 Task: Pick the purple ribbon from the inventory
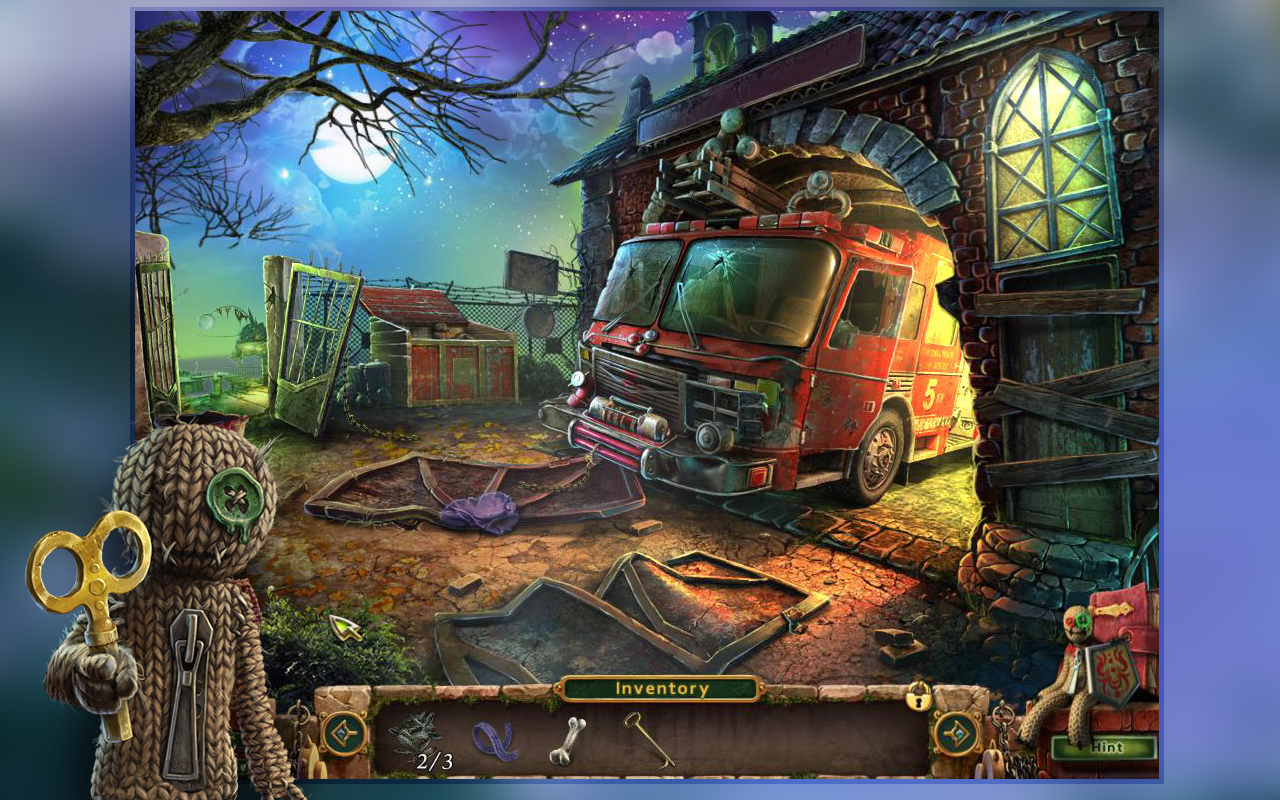494,741
